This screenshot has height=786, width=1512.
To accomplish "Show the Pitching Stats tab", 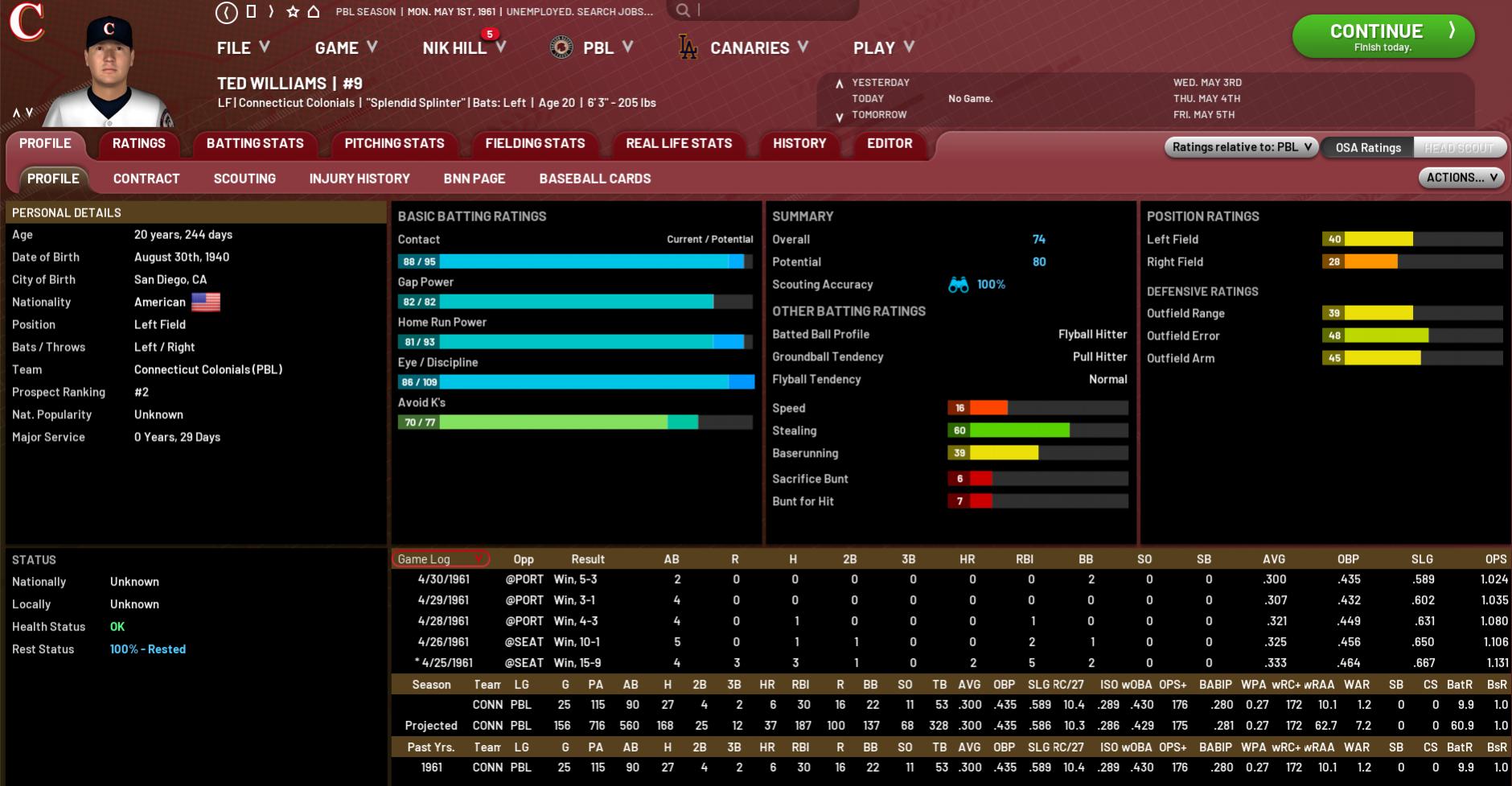I will [394, 143].
